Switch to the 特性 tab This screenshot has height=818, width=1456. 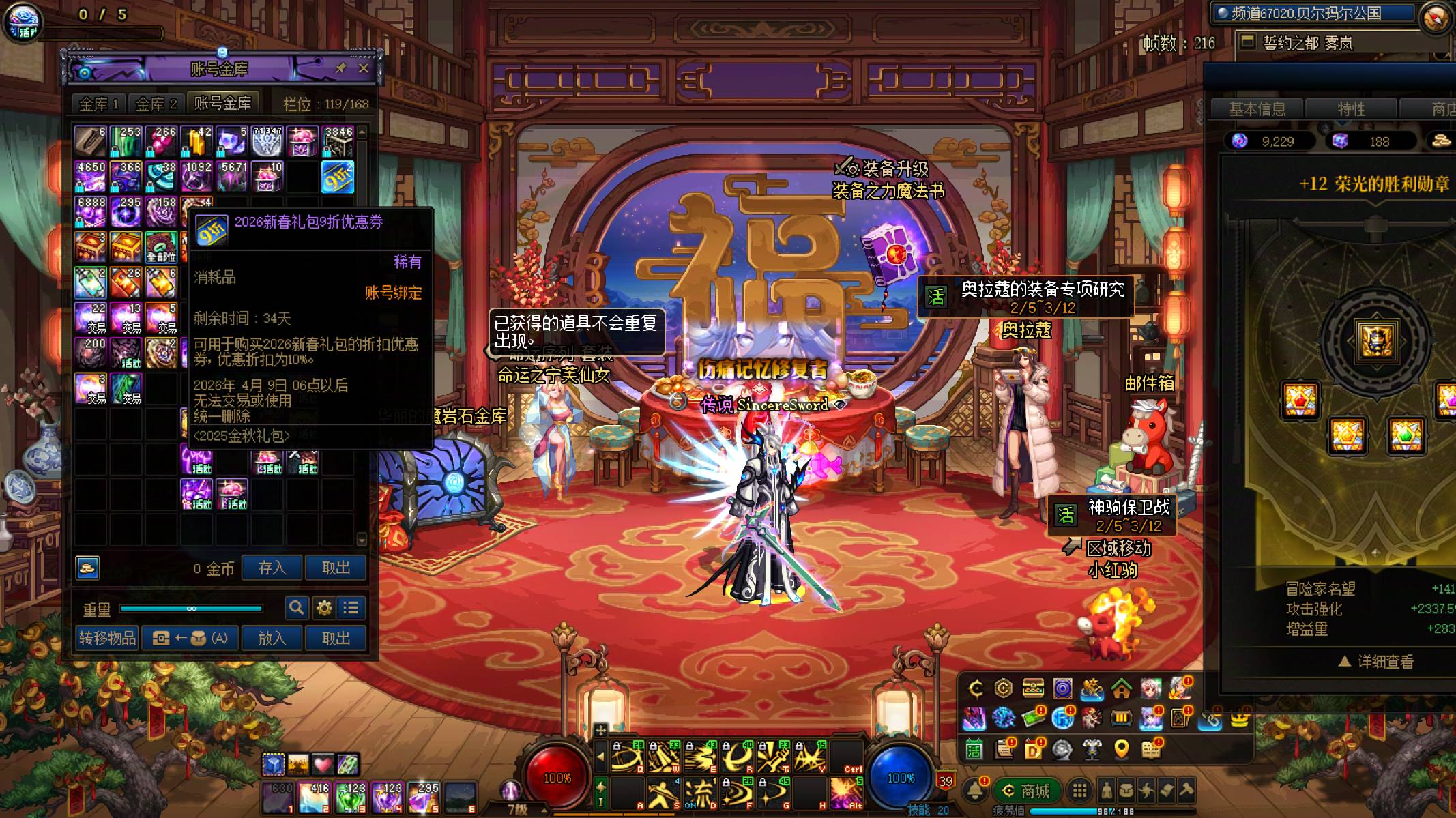click(1351, 109)
